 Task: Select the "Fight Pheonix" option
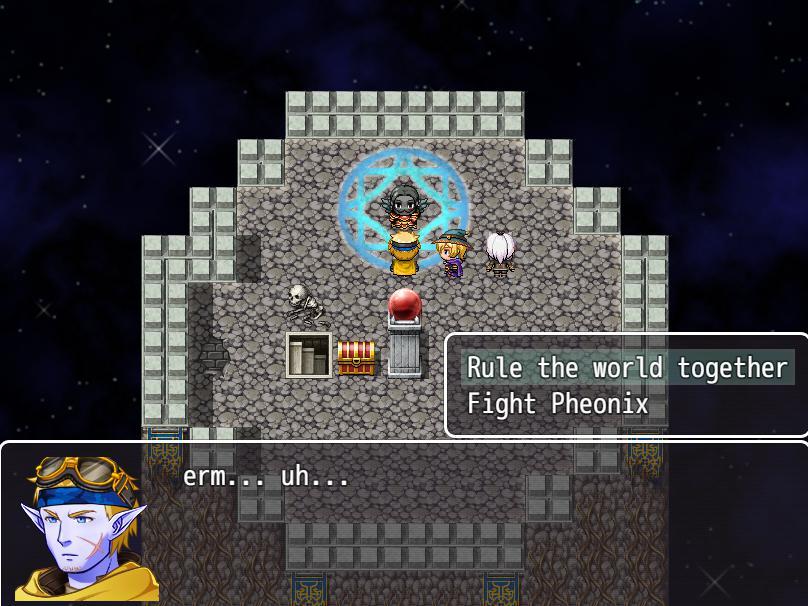coord(558,404)
